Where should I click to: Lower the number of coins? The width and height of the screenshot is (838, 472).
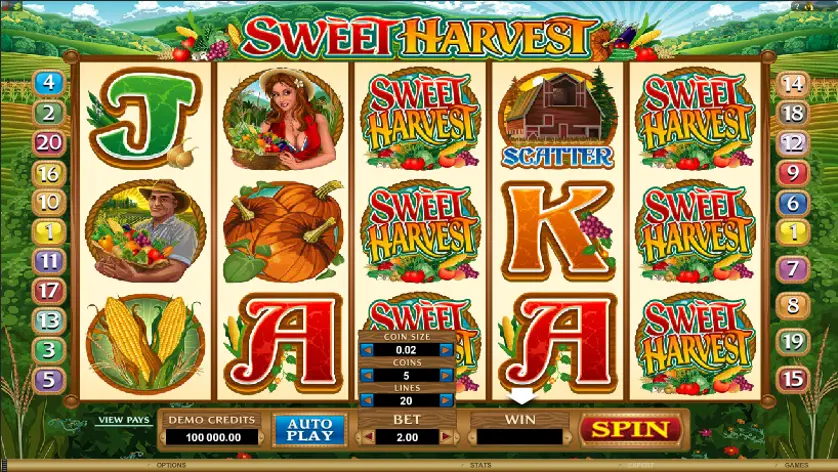pos(365,375)
